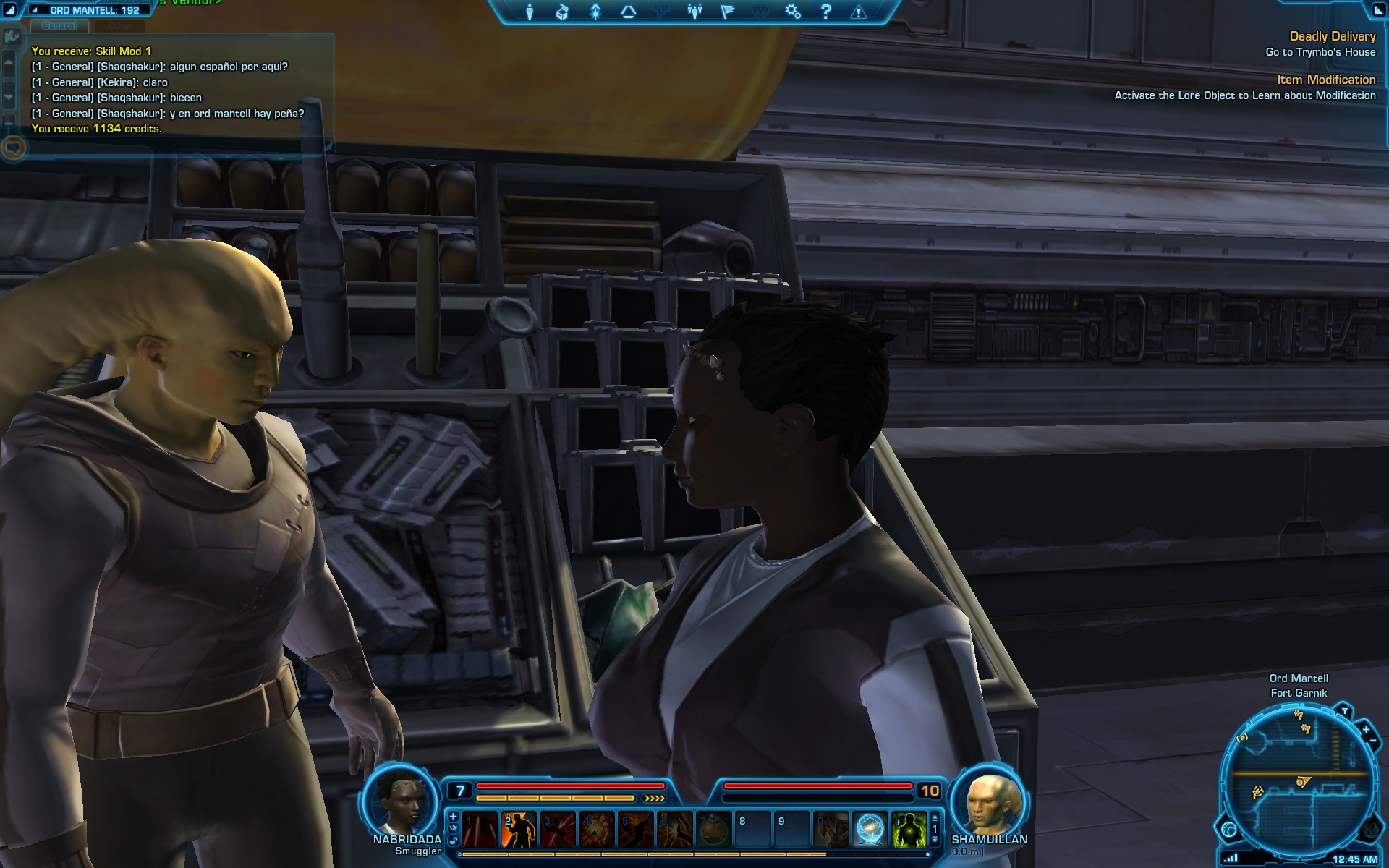
Task: Open the help question mark menu
Action: click(x=825, y=12)
